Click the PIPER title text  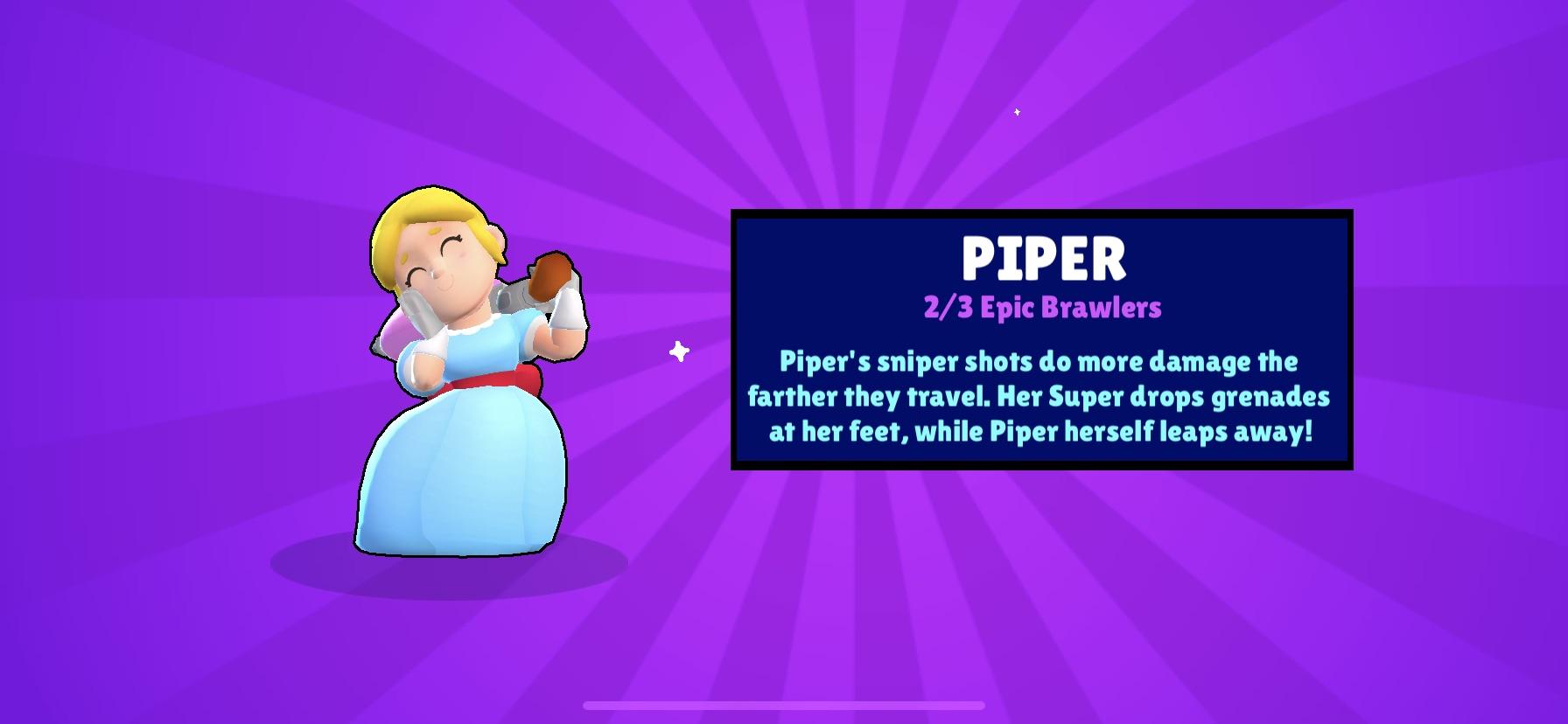pyautogui.click(x=1041, y=257)
